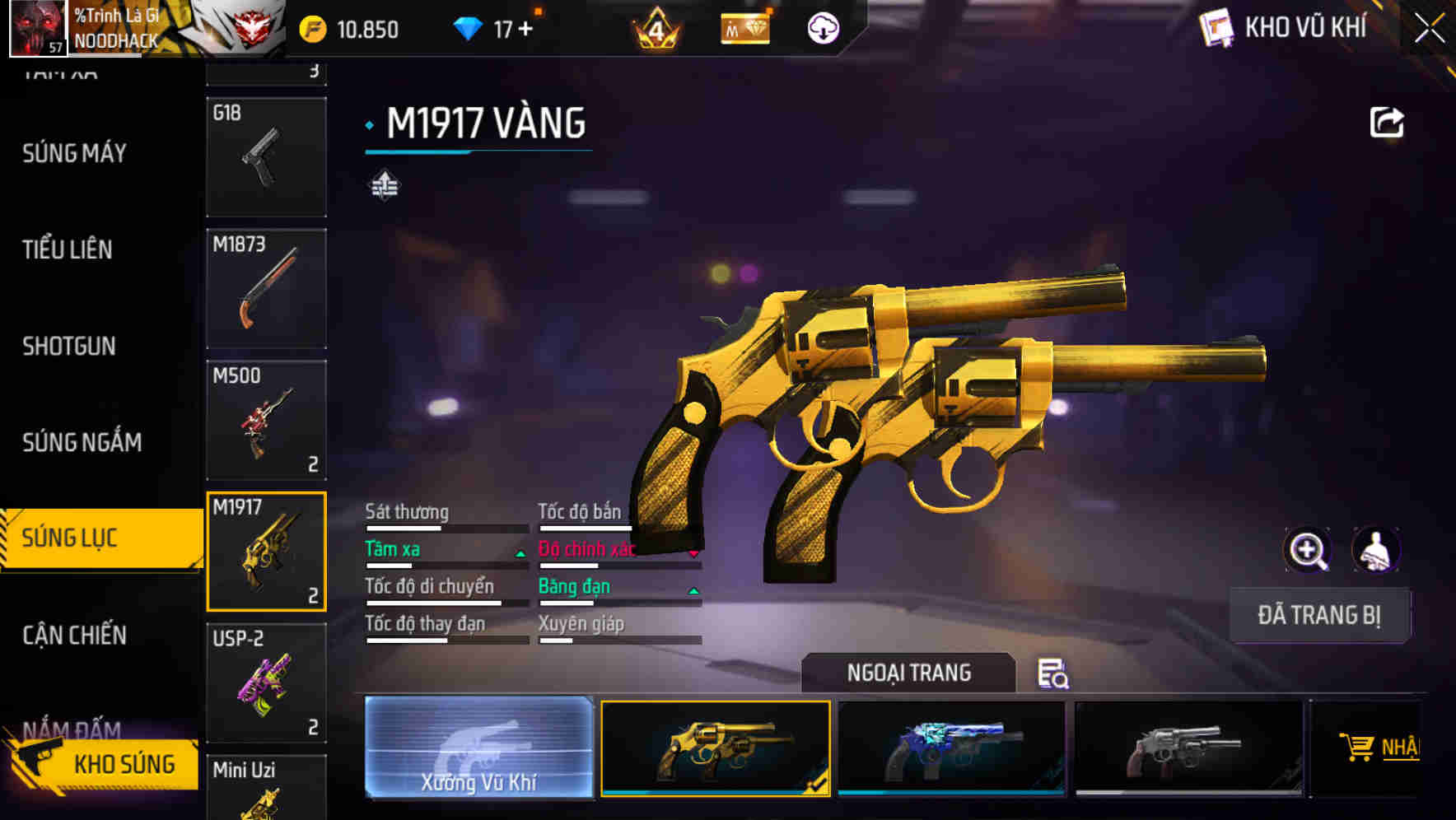Share M1917 Vàng using the share icon
Viewport: 1456px width, 820px height.
click(x=1386, y=121)
